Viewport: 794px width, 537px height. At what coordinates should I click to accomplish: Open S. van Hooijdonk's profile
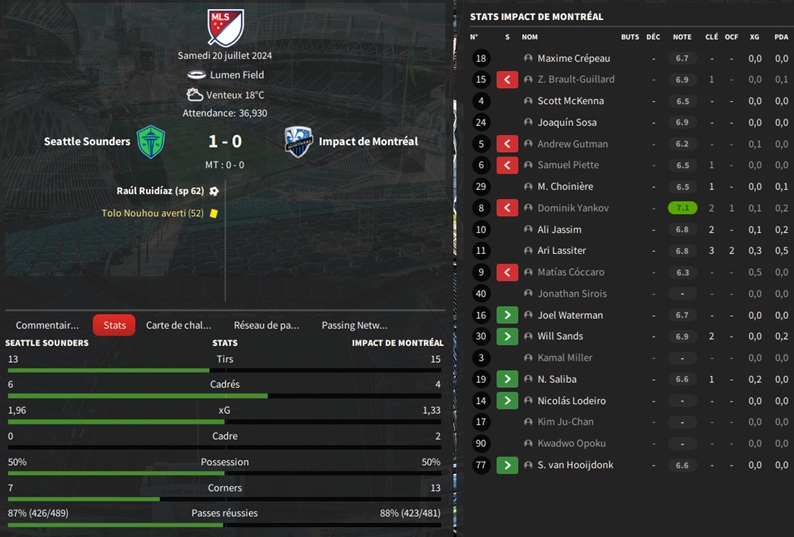pyautogui.click(x=575, y=465)
